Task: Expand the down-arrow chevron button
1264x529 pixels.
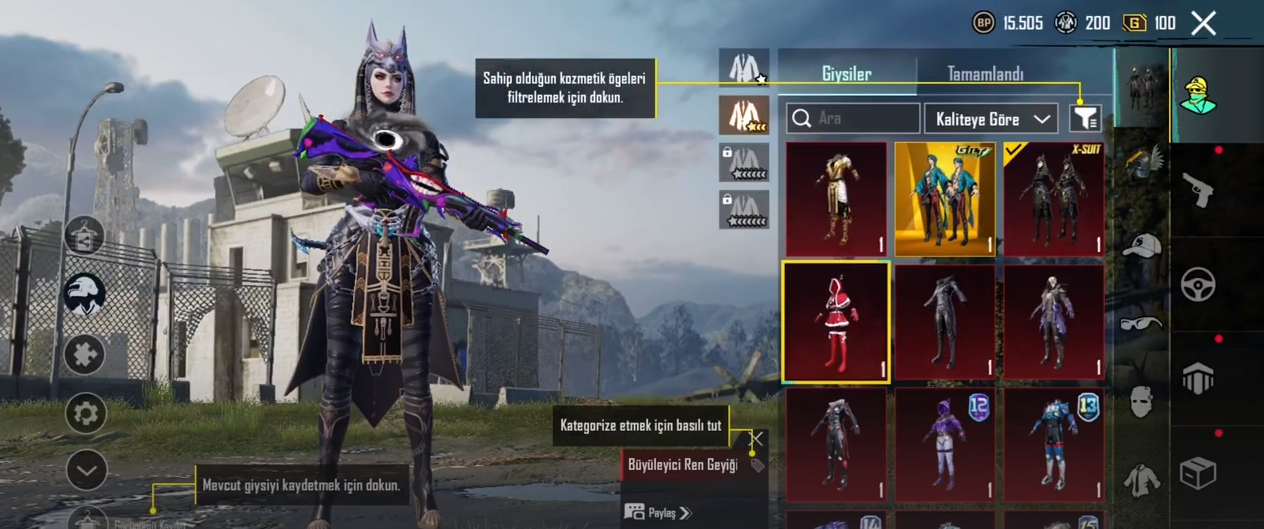Action: (86, 470)
